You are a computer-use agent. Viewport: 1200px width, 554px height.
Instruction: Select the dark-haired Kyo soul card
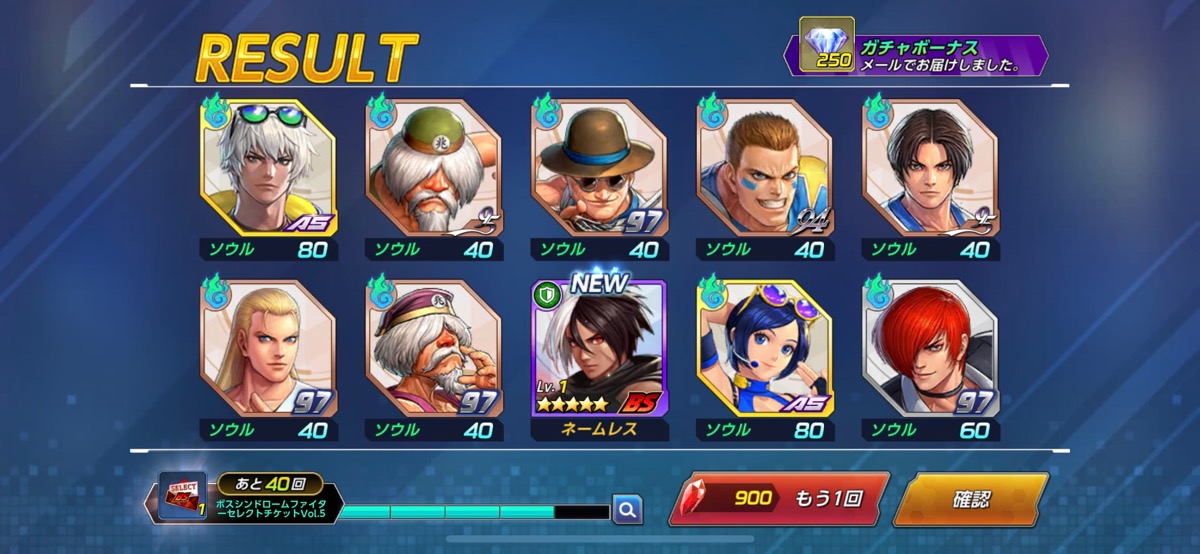click(x=930, y=170)
